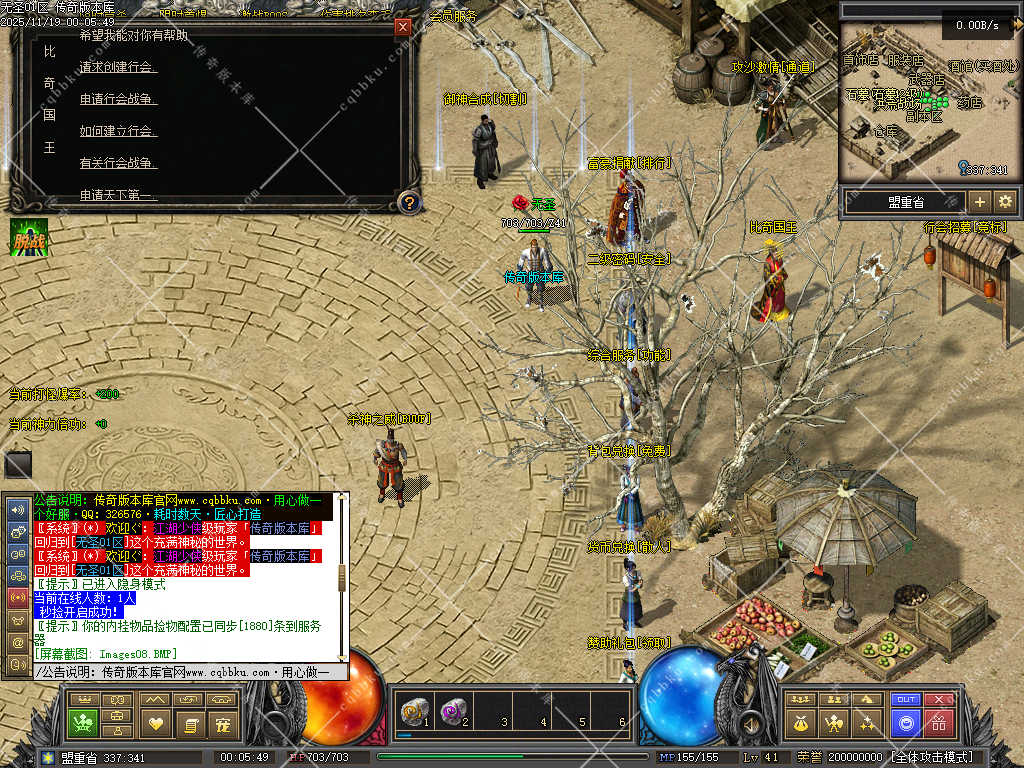Activate the green 脱战 icon
Image resolution: width=1024 pixels, height=768 pixels.
pos(29,238)
